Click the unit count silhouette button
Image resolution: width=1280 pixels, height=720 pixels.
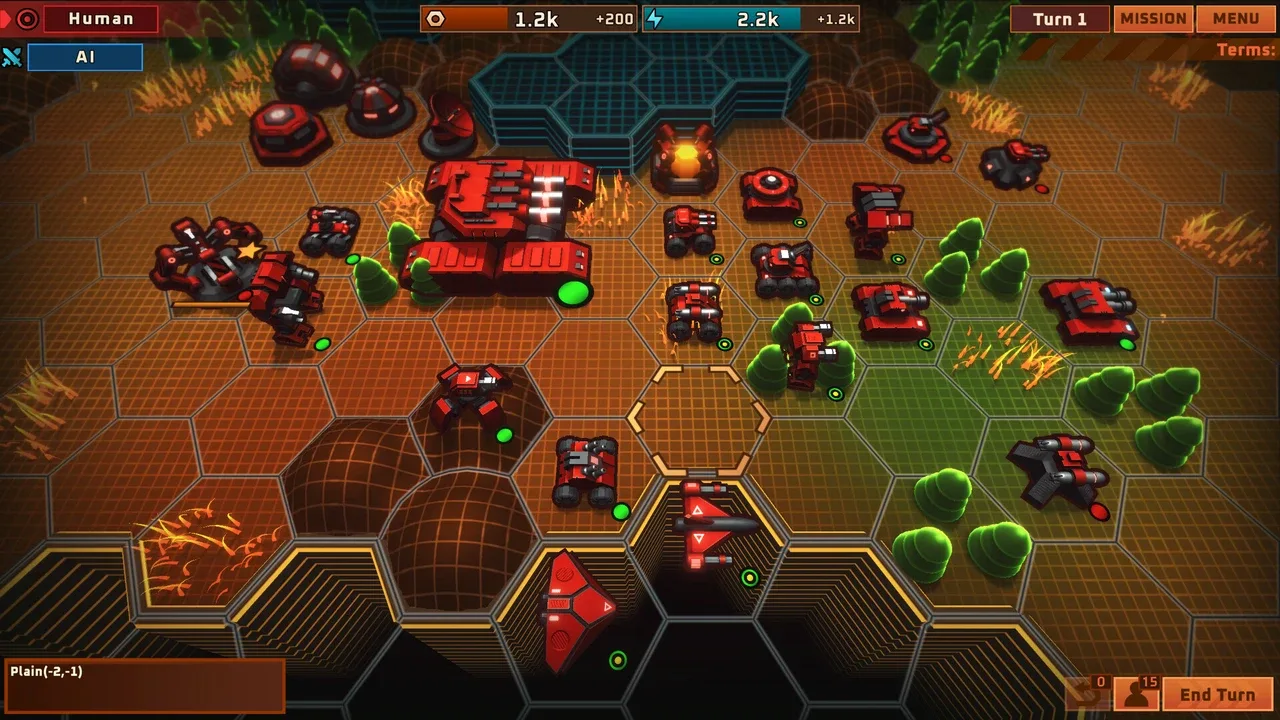1136,692
